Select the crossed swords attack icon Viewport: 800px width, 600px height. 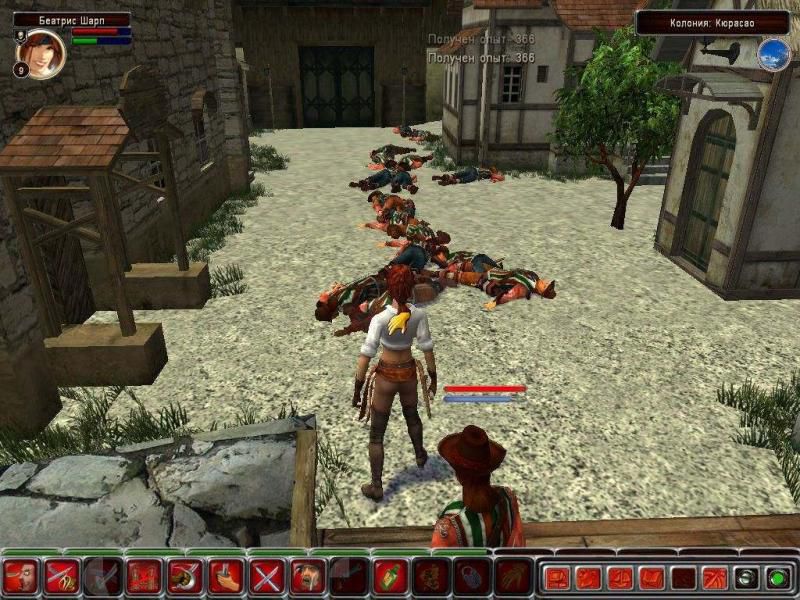pyautogui.click(x=266, y=577)
